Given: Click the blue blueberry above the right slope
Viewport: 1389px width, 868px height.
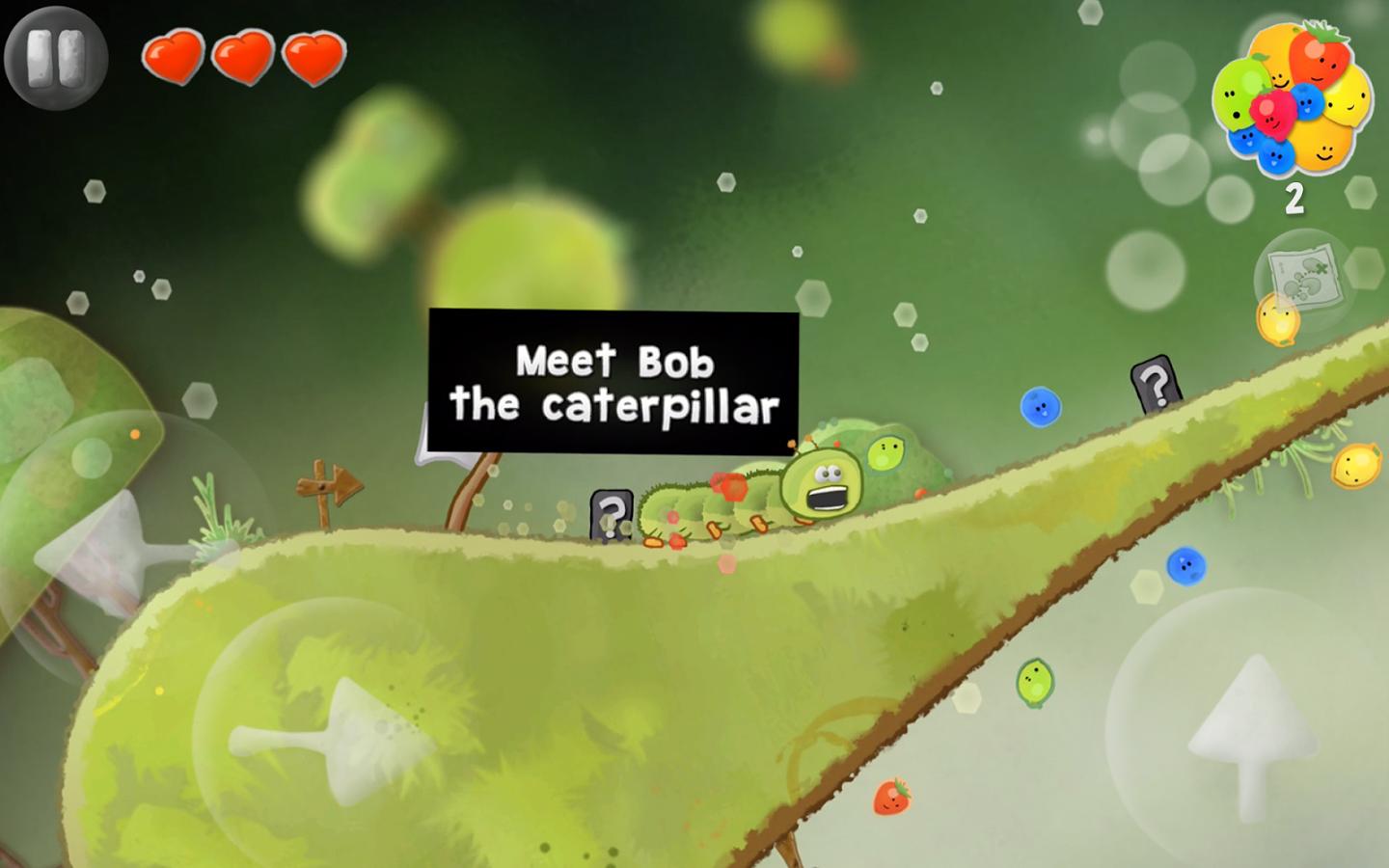Looking at the screenshot, I should tap(1041, 406).
